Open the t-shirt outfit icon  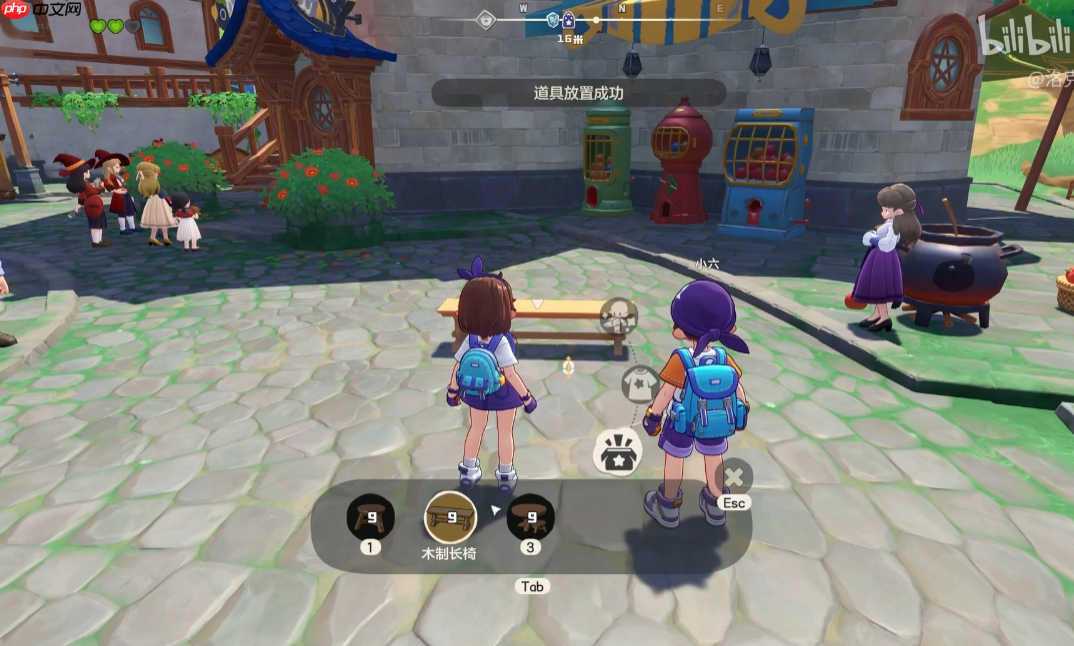[640, 383]
